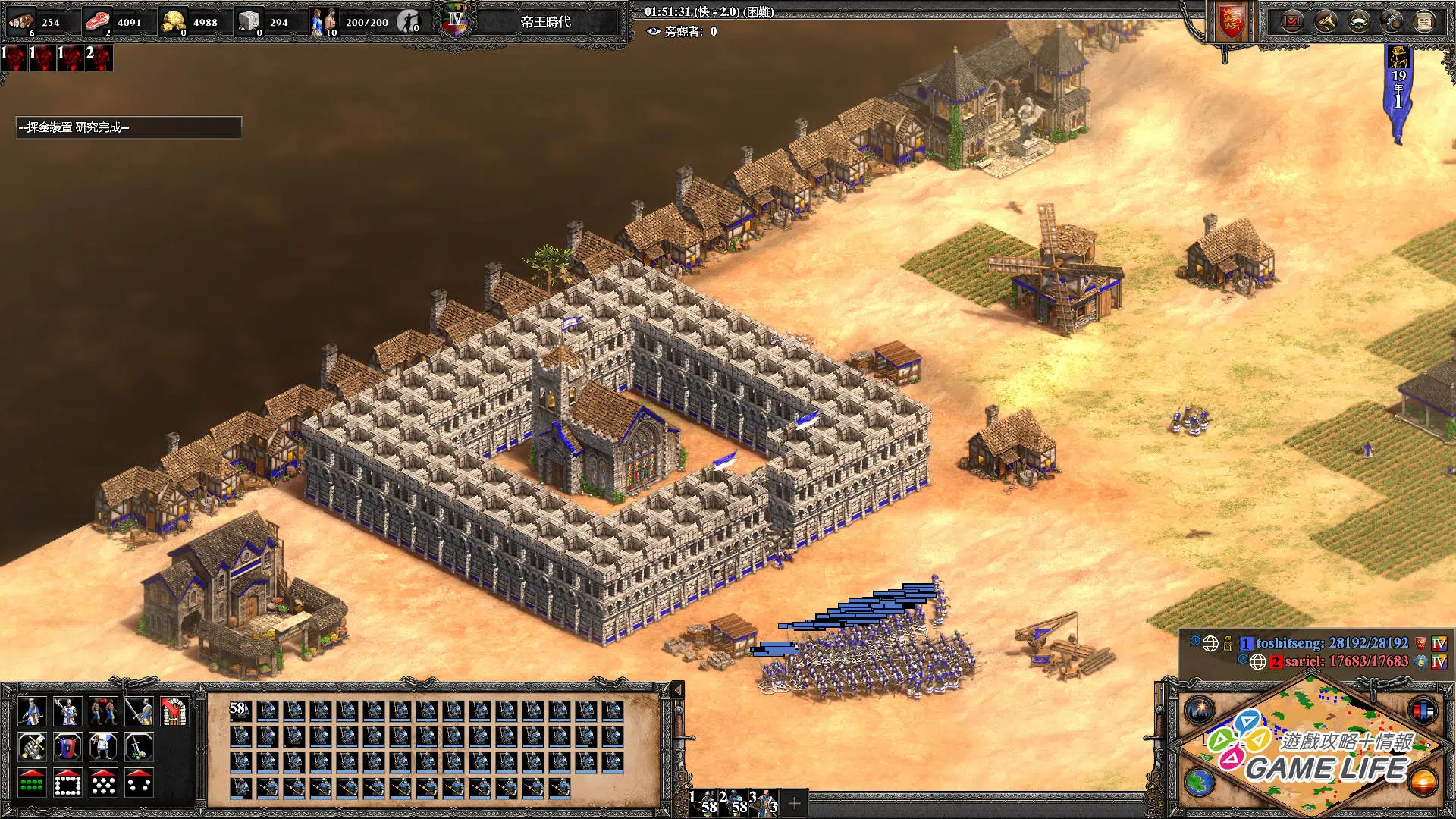1456x819 pixels.
Task: Open objectives via the red checkmark button
Action: click(x=1291, y=21)
